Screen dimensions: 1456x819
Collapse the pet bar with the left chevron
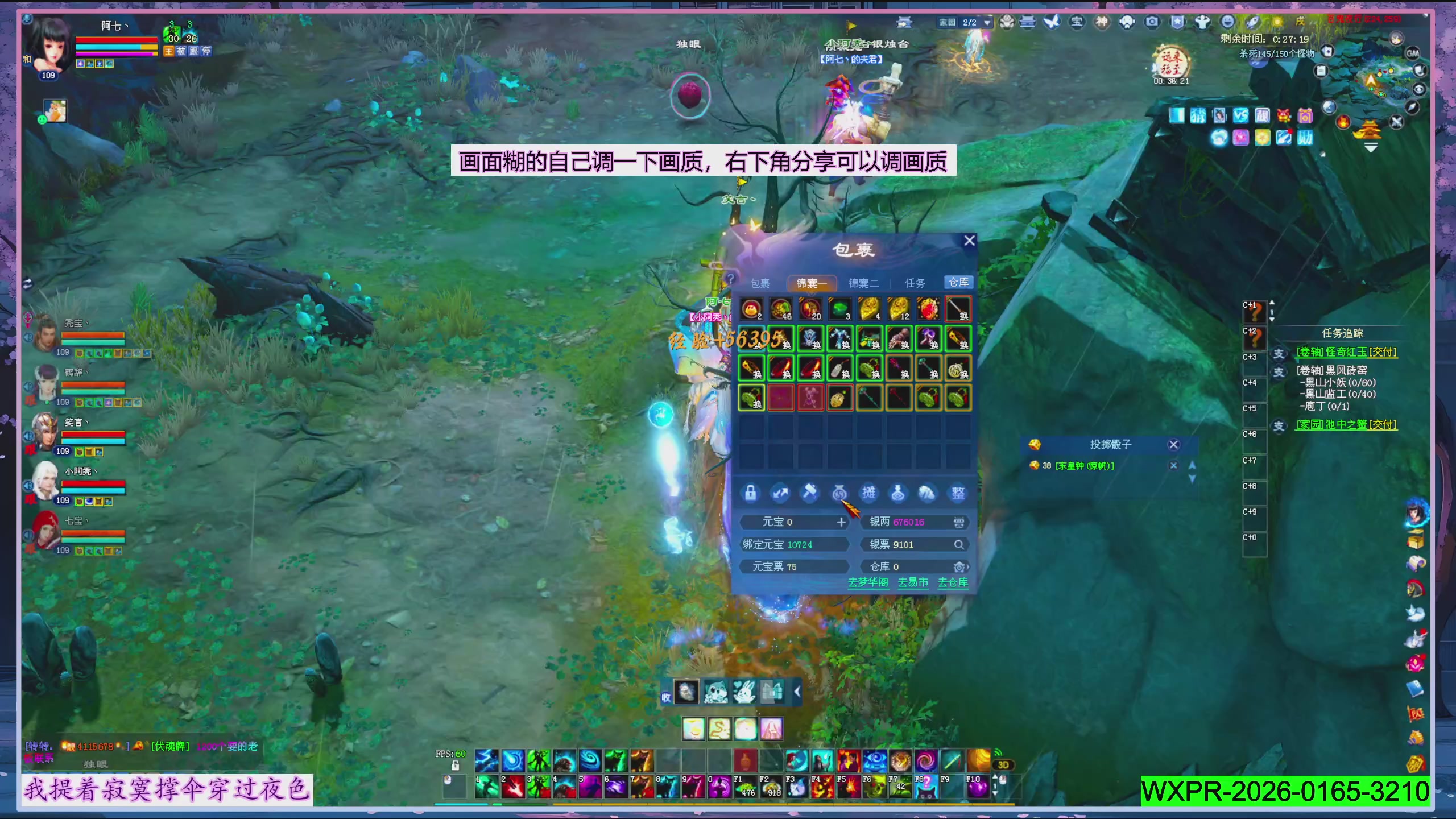[x=797, y=693]
